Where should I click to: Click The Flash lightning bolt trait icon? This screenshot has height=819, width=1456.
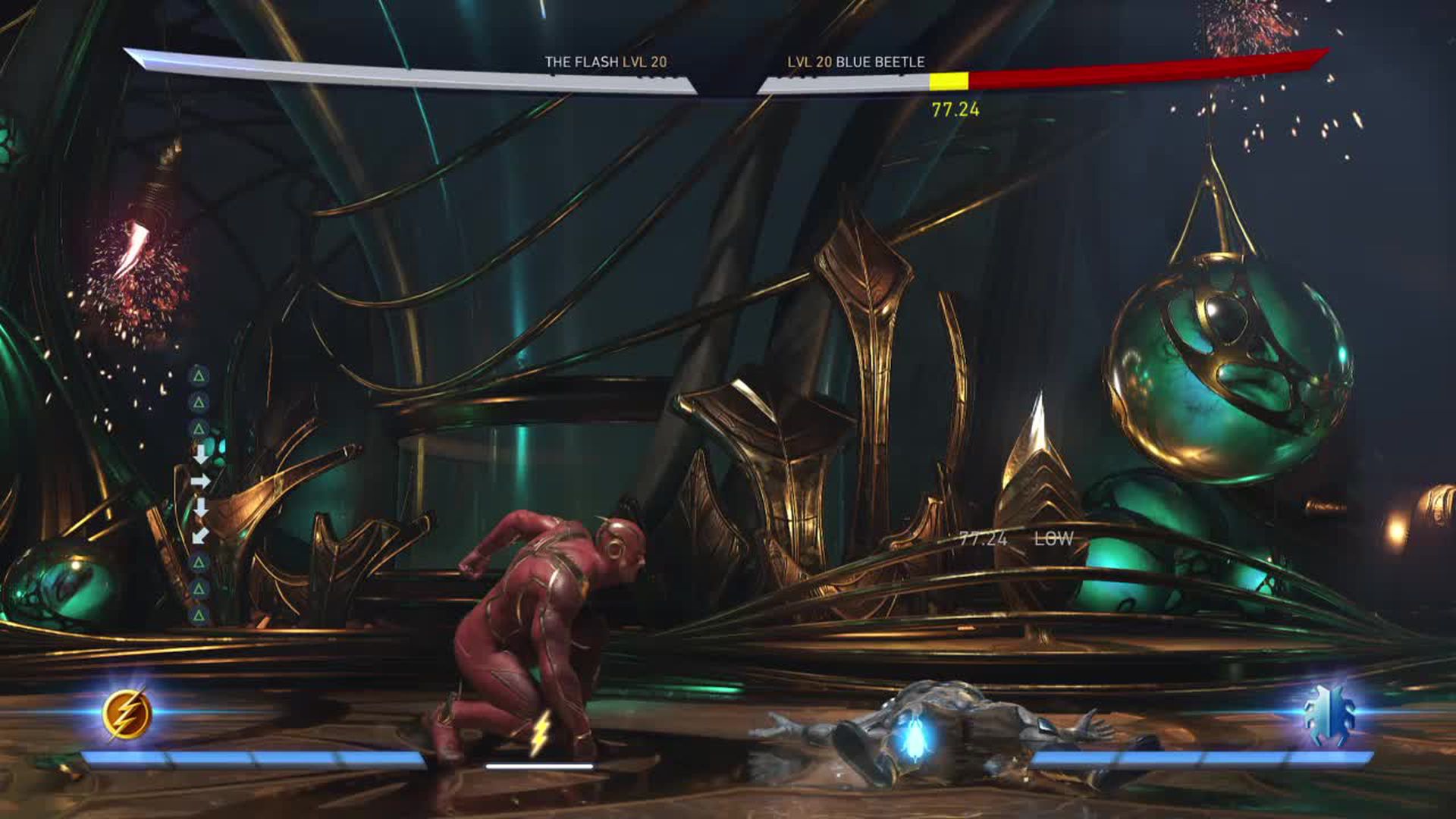click(x=127, y=714)
